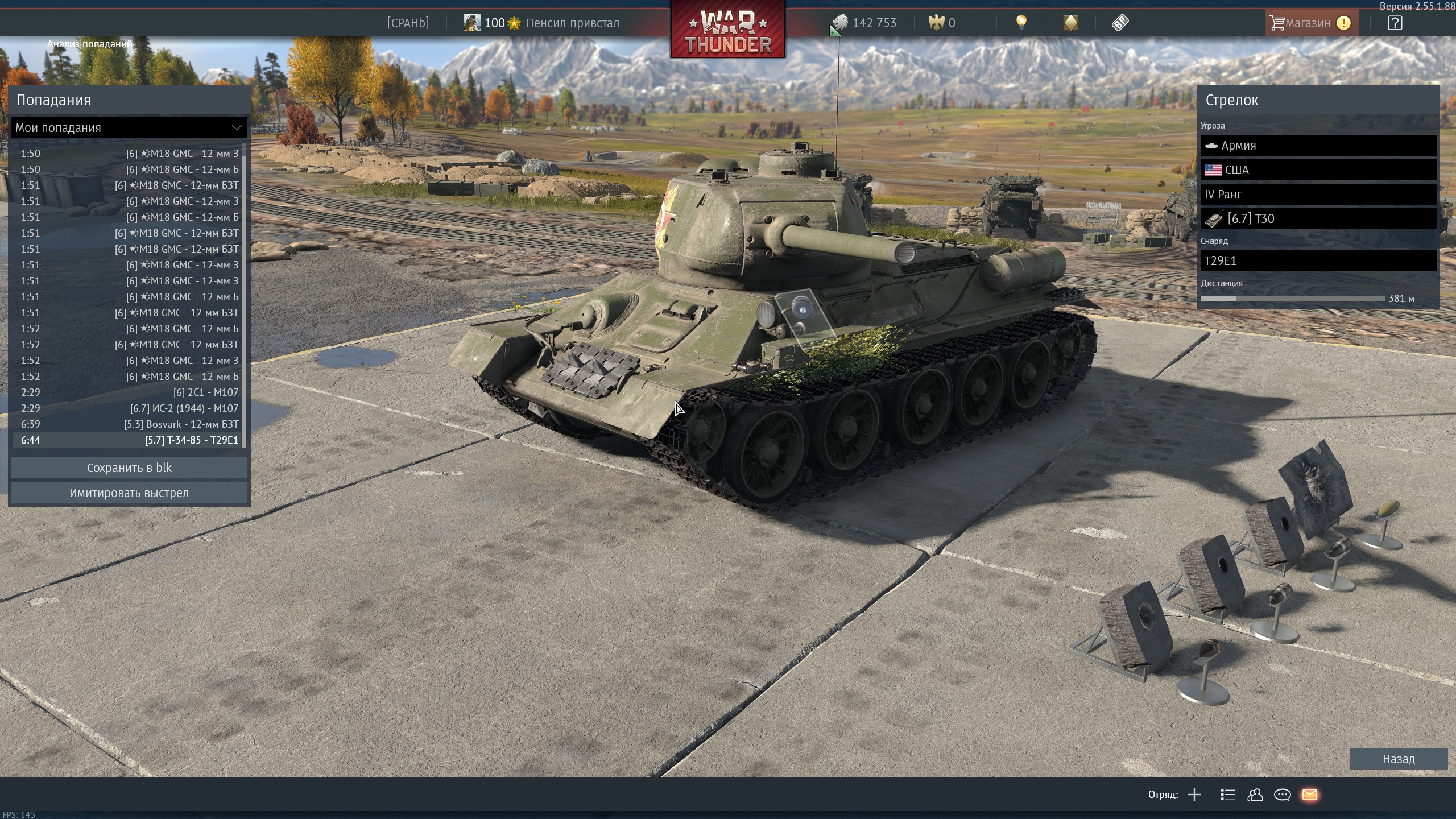Screen dimensions: 1456x819
Task: Open the orange mail envelope icon
Action: (1310, 795)
